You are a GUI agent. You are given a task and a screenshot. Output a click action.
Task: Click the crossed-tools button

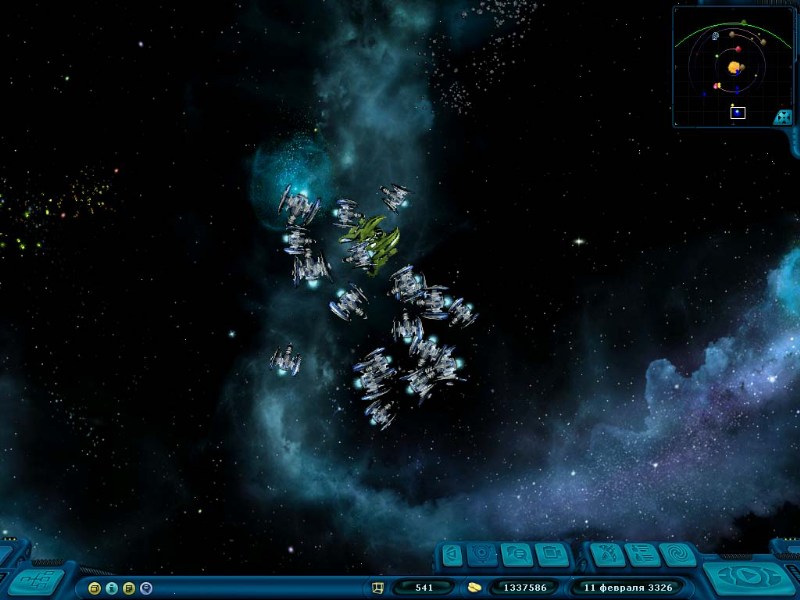pos(606,554)
